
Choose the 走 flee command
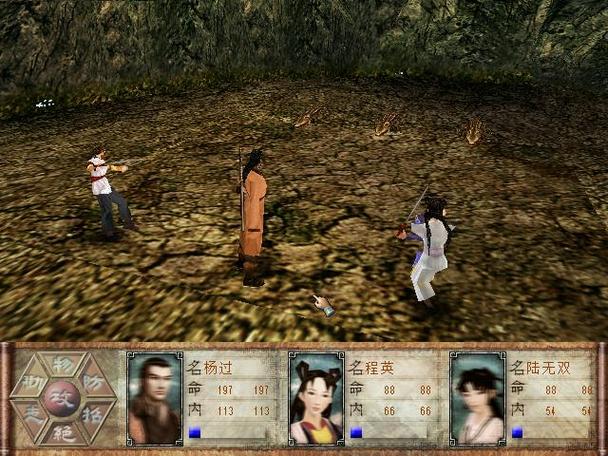33,414
